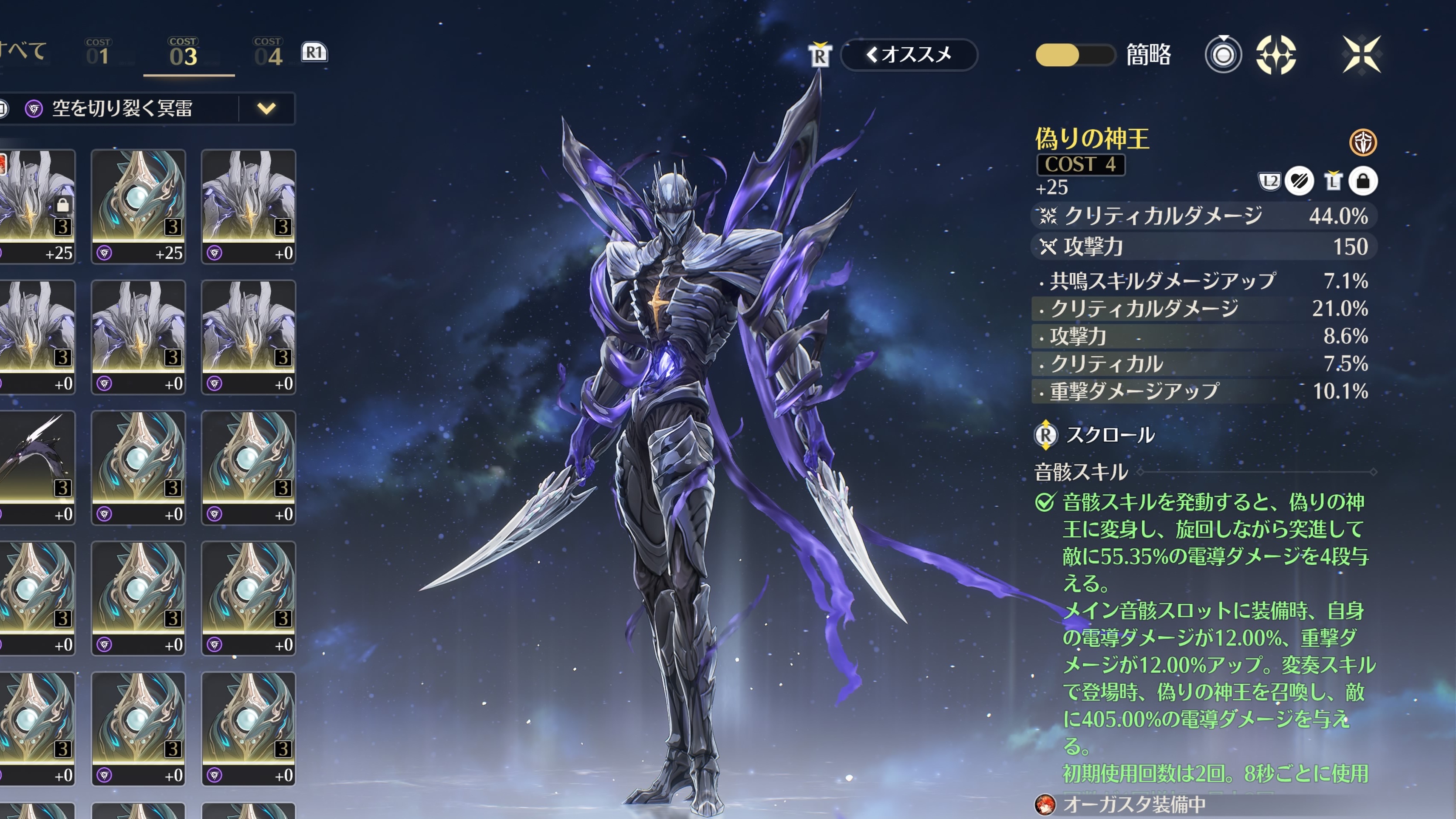Viewport: 1456px width, 819px height.
Task: Select the COST 03 tab
Action: pyautogui.click(x=183, y=53)
